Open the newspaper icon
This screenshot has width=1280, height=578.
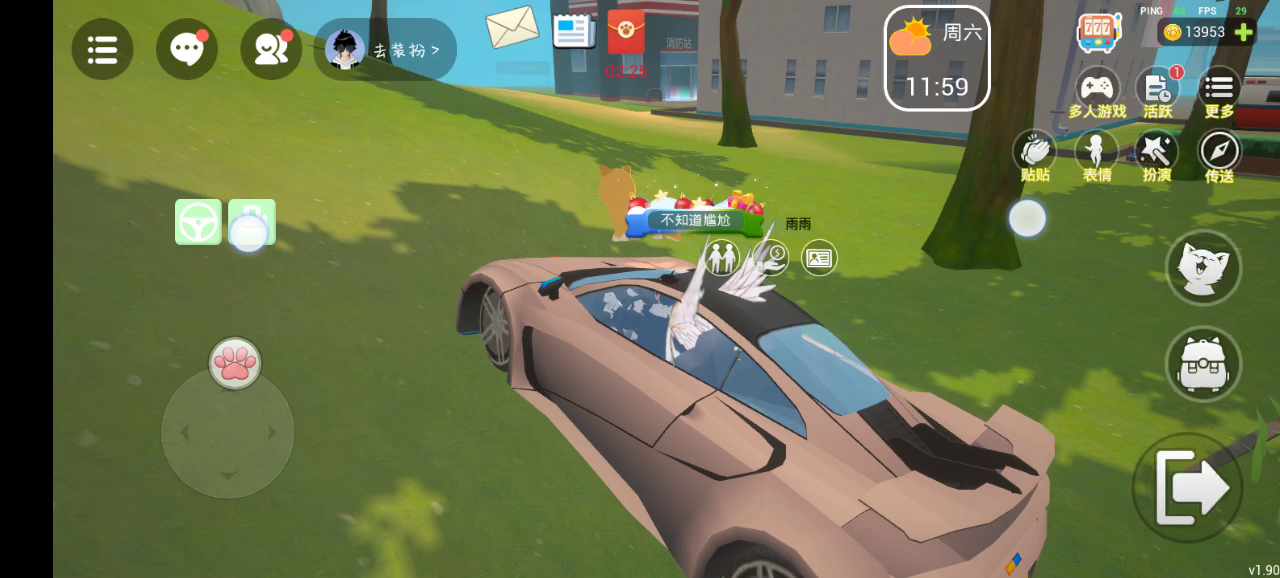573,30
